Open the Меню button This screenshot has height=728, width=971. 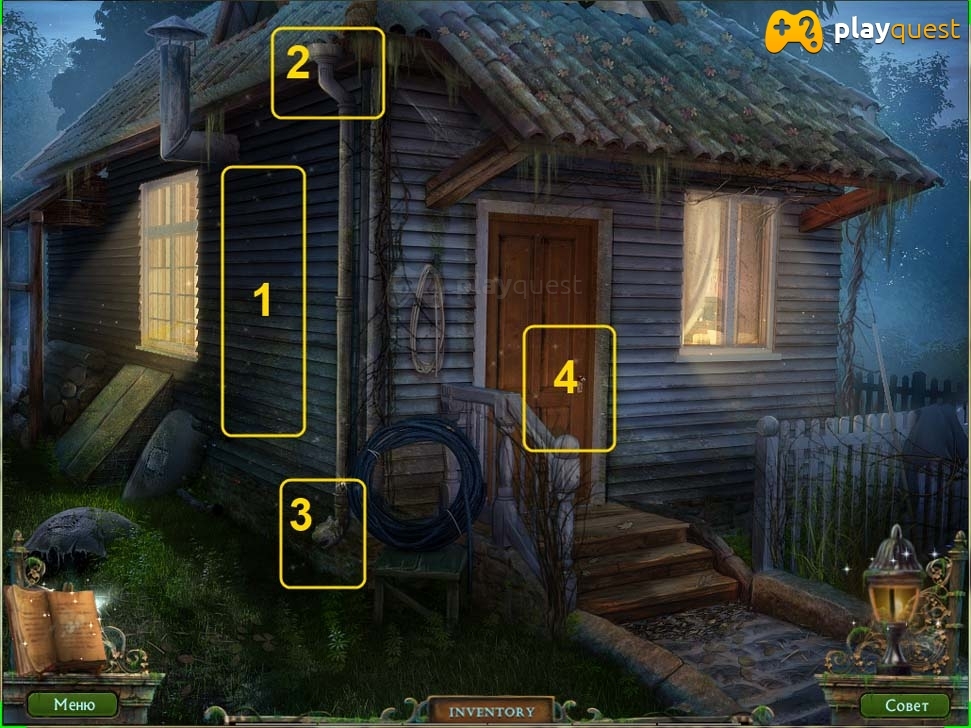(73, 705)
